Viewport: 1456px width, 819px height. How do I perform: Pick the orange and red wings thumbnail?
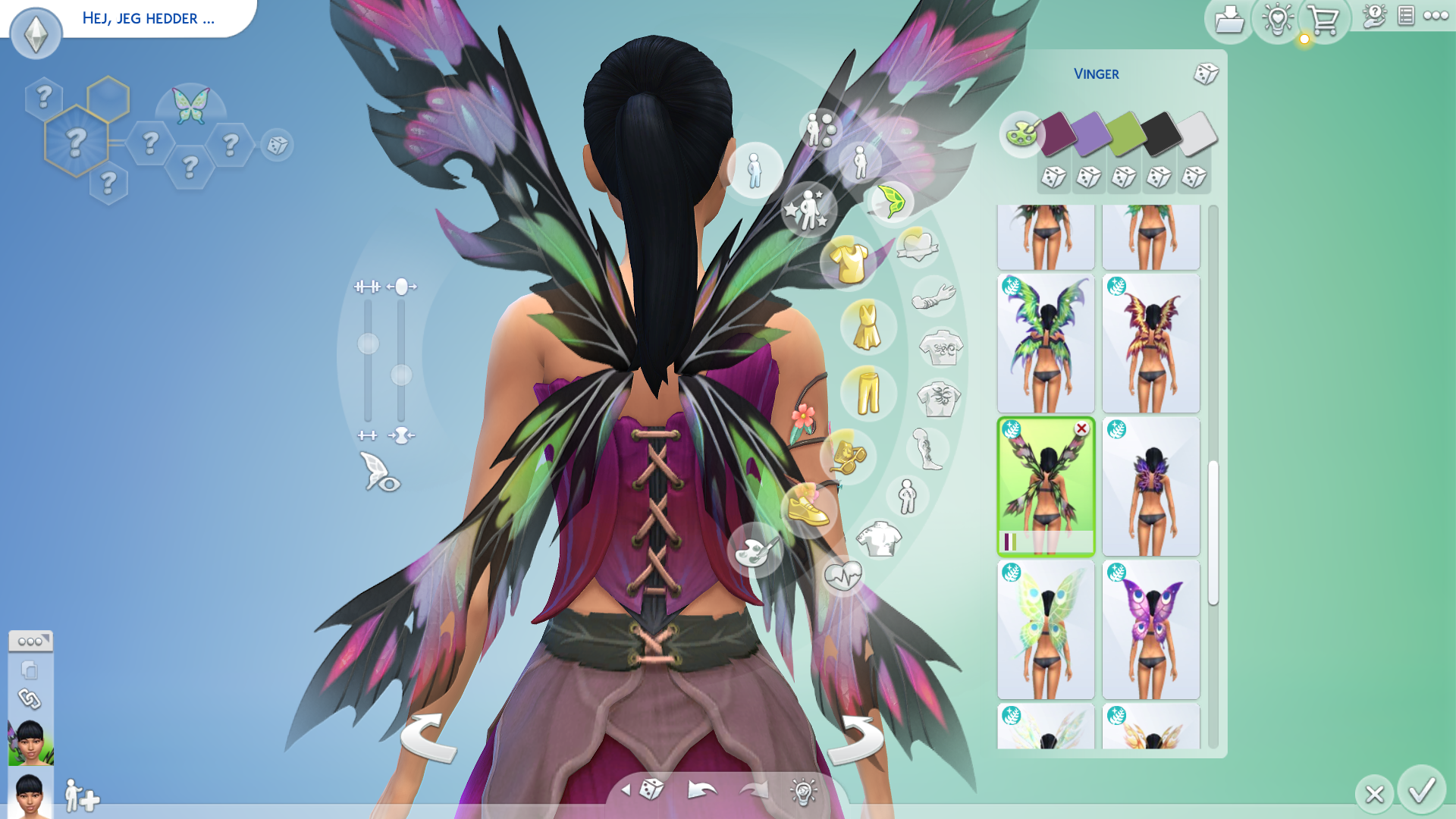pos(1150,344)
